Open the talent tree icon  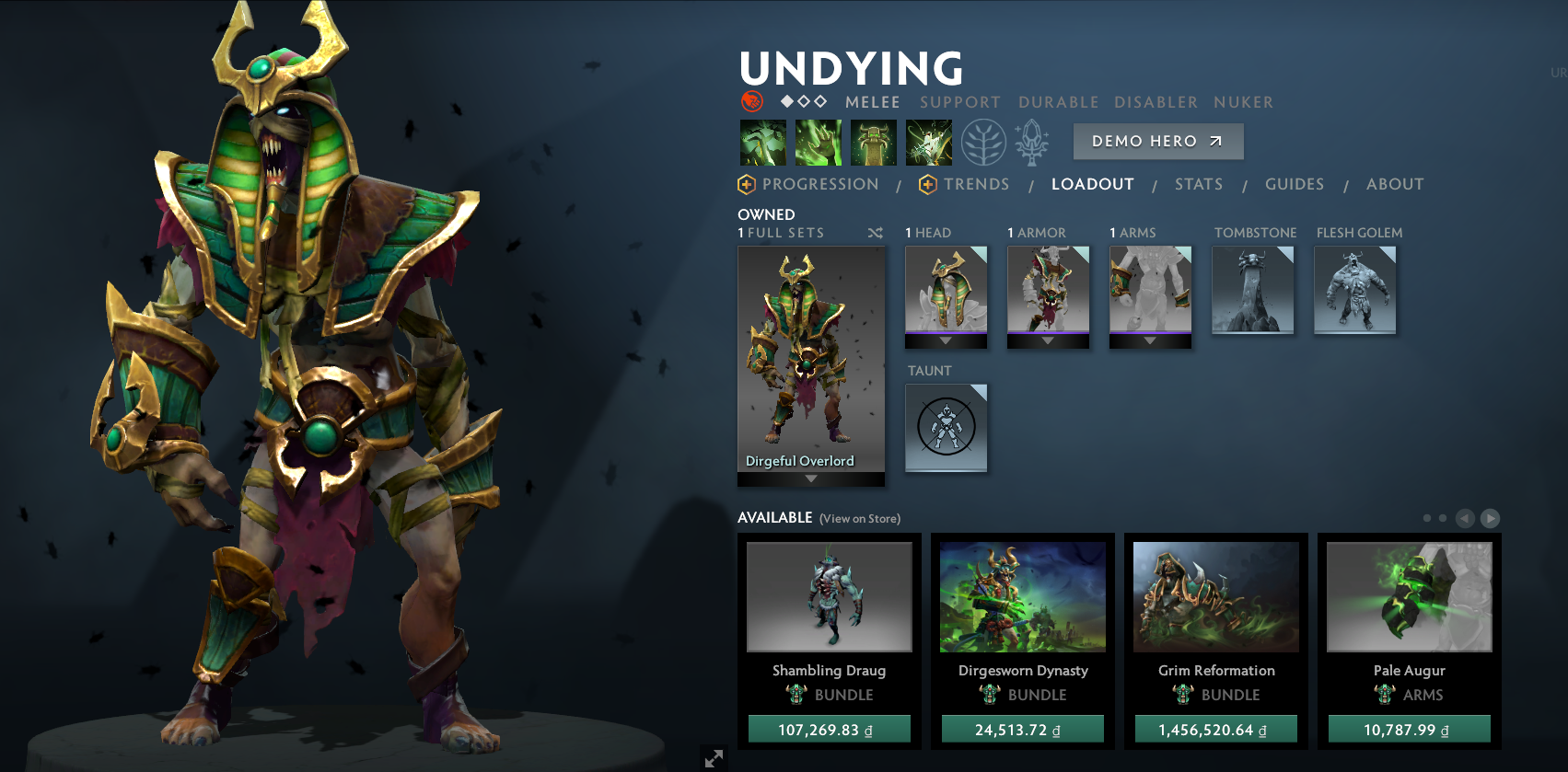tap(985, 141)
